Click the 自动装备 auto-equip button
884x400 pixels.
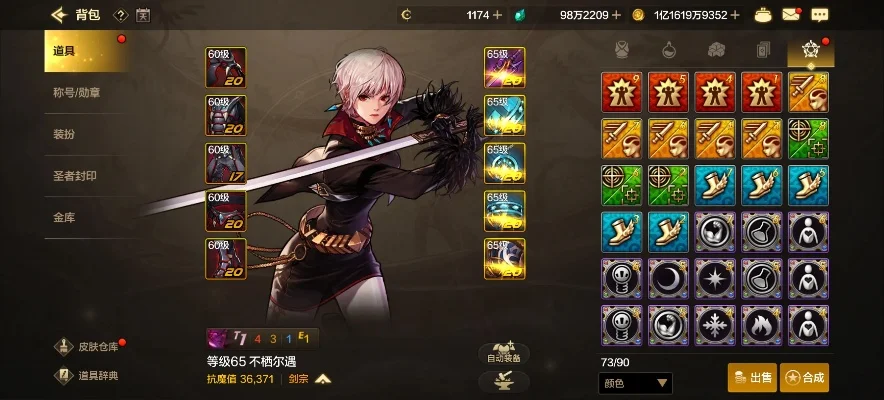coord(504,352)
